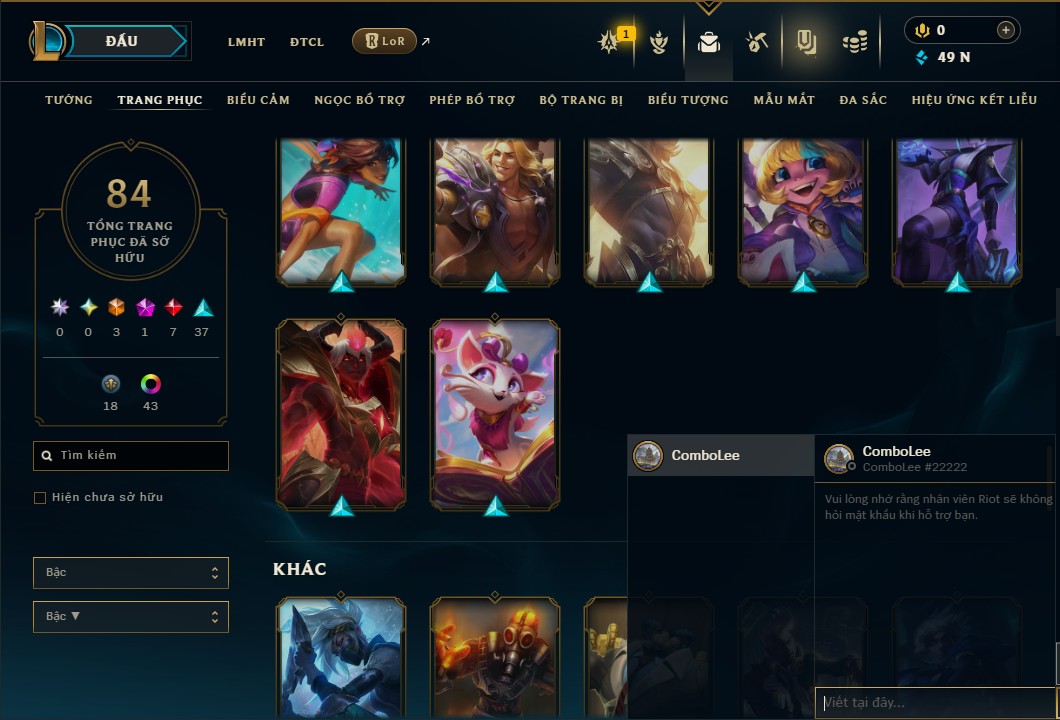Switch to the TƯỚNG tab

[69, 100]
